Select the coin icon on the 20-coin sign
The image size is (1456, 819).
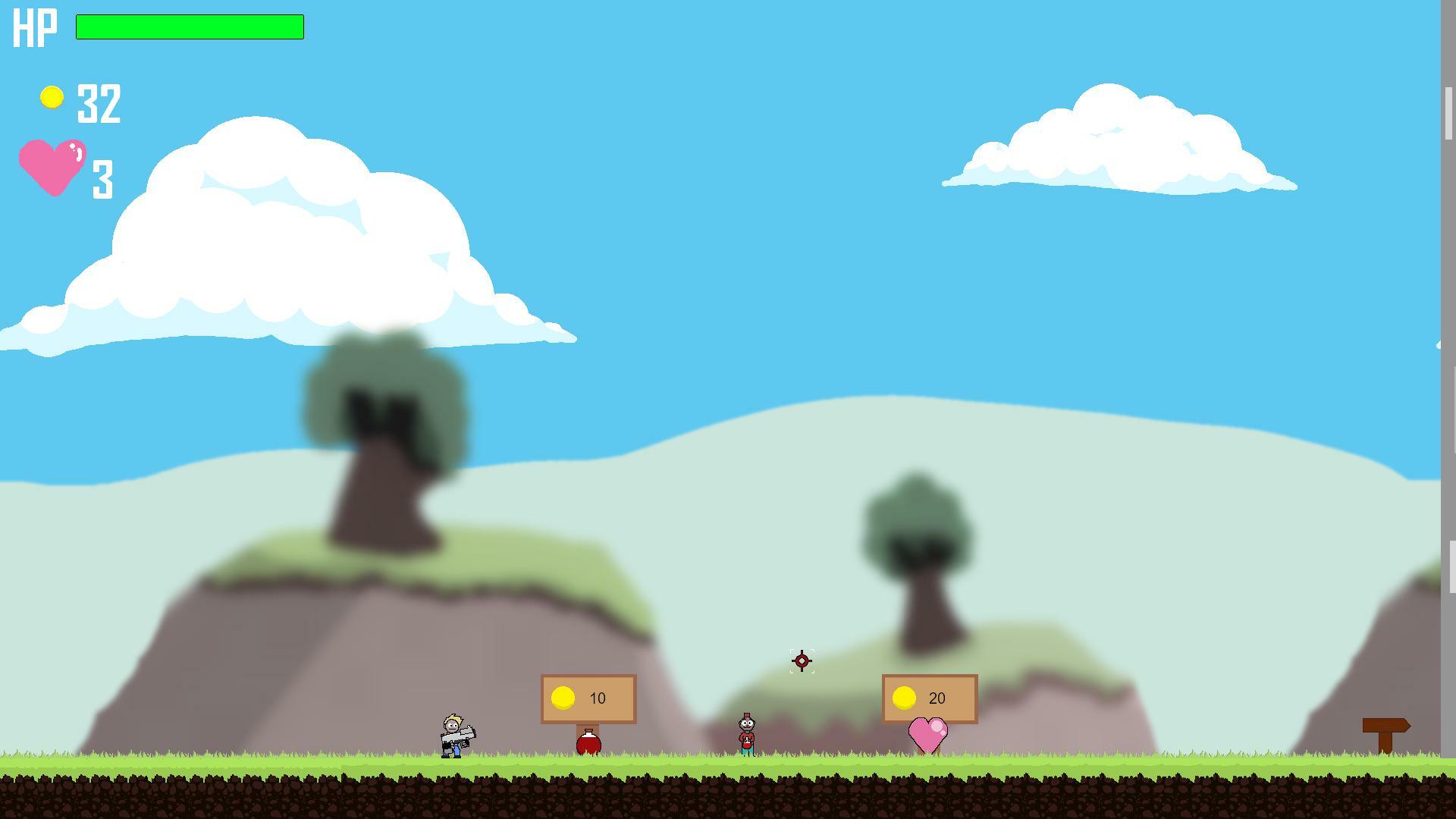point(903,696)
